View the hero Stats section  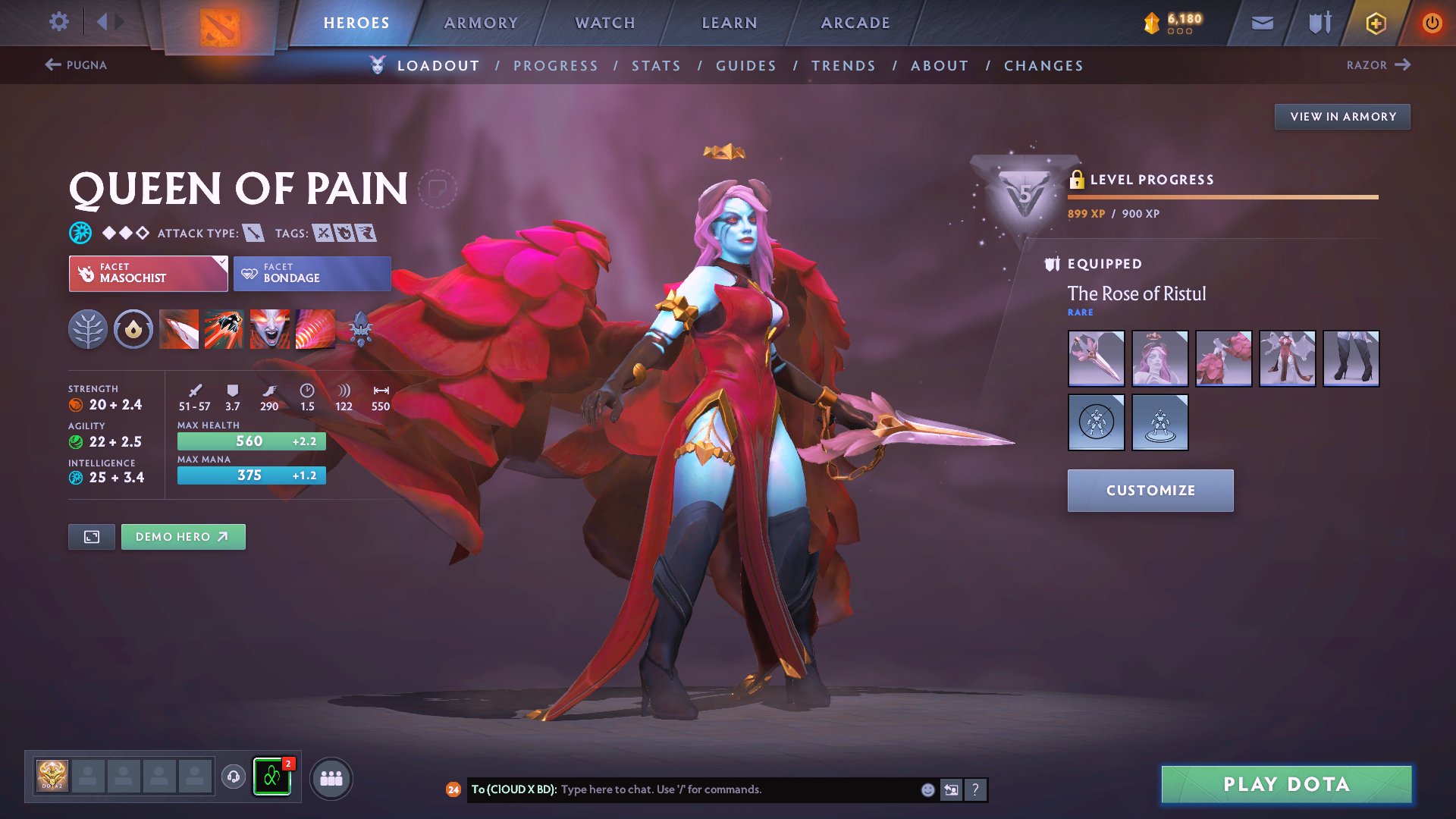coord(656,66)
